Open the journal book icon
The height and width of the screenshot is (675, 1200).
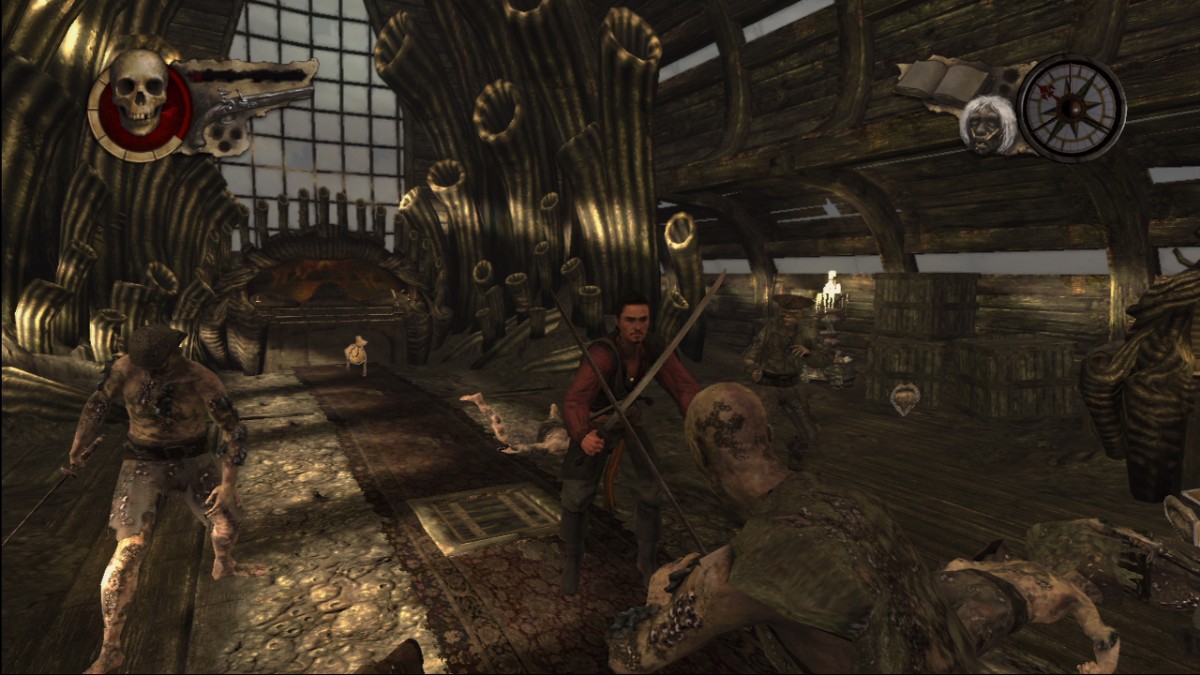pyautogui.click(x=941, y=79)
